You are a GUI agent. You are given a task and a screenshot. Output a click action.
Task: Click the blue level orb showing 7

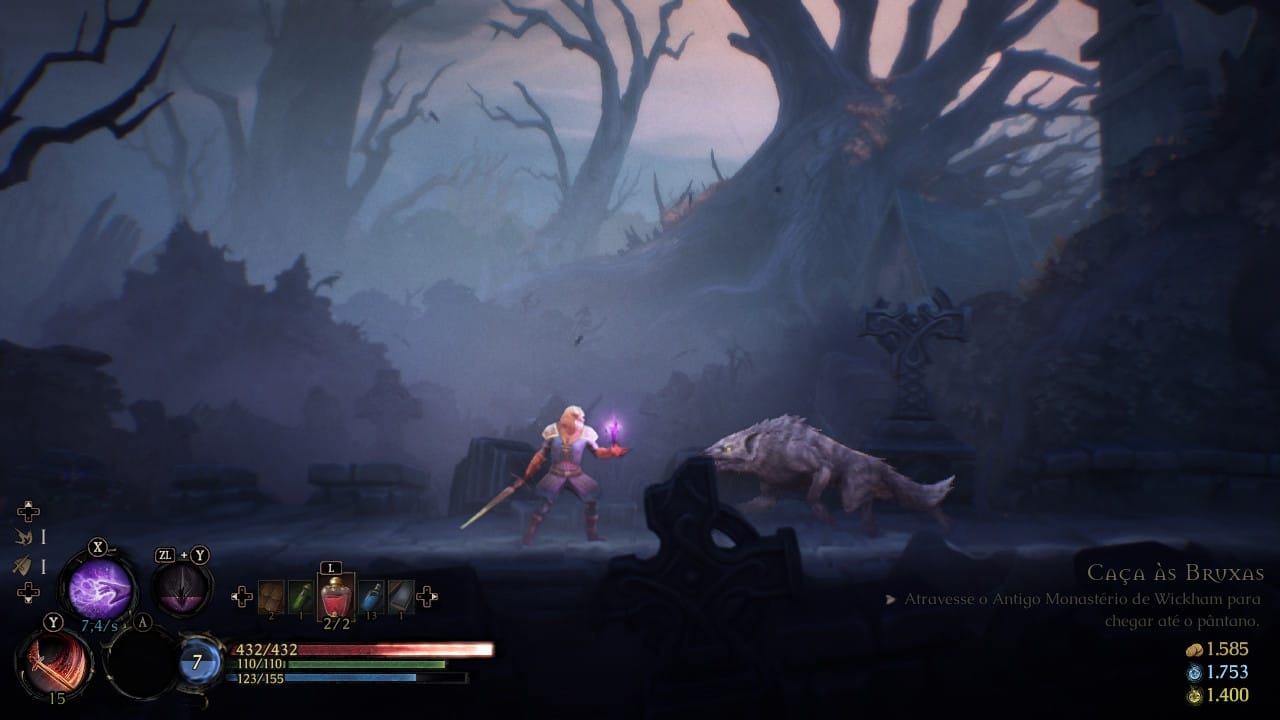pyautogui.click(x=199, y=662)
